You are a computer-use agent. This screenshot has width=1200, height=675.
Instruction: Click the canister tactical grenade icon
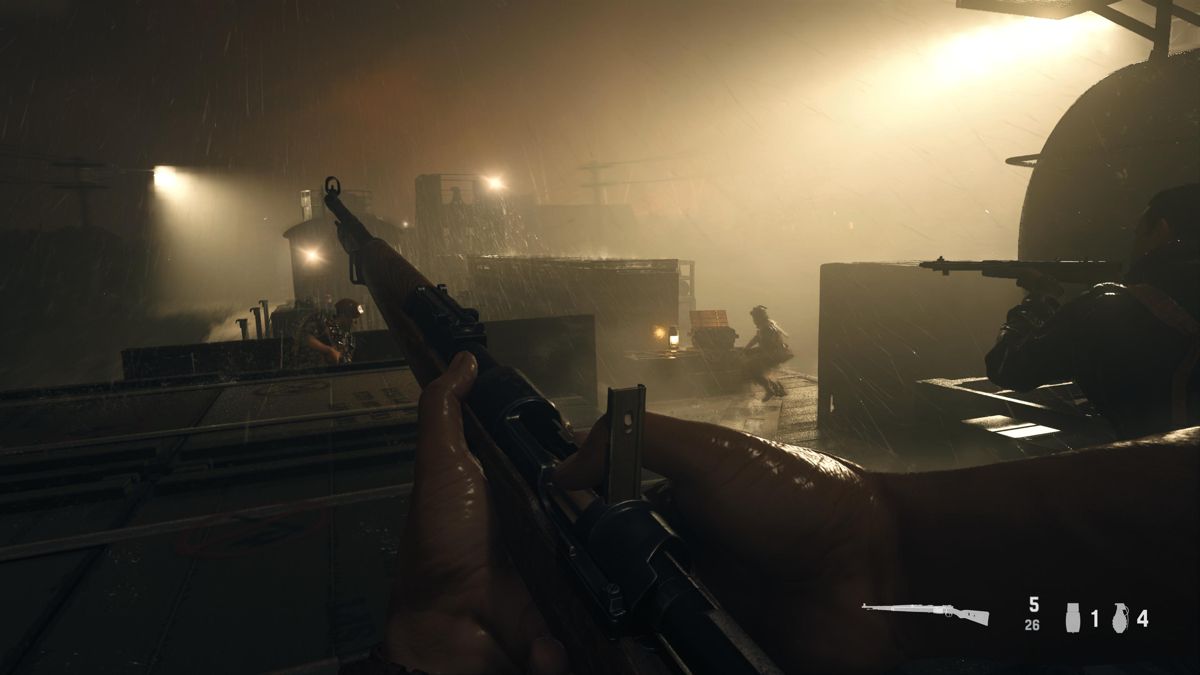click(1073, 618)
